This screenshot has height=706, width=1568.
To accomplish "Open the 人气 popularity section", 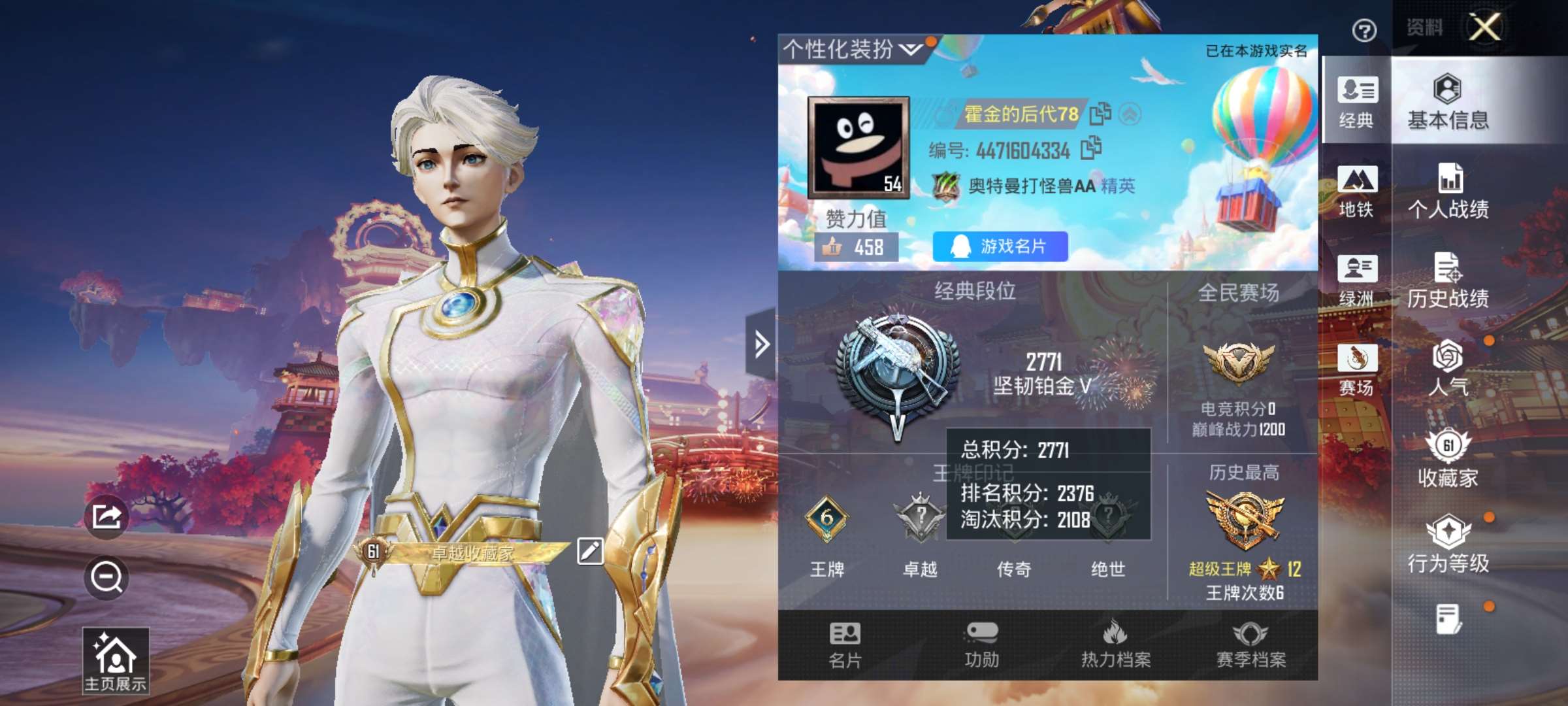I will coord(1448,368).
